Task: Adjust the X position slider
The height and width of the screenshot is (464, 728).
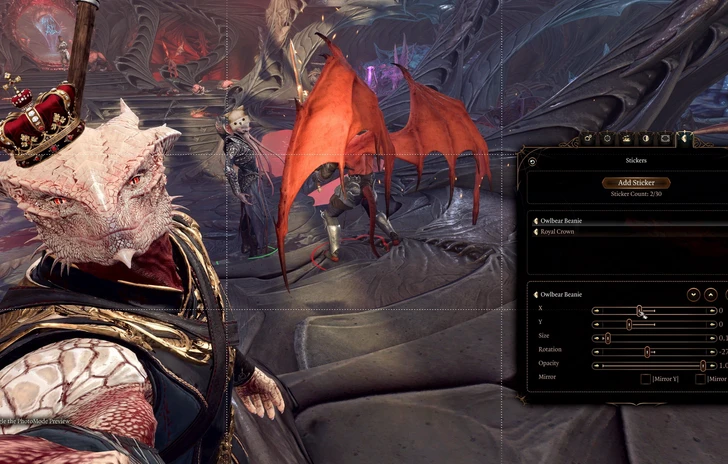Action: click(640, 310)
